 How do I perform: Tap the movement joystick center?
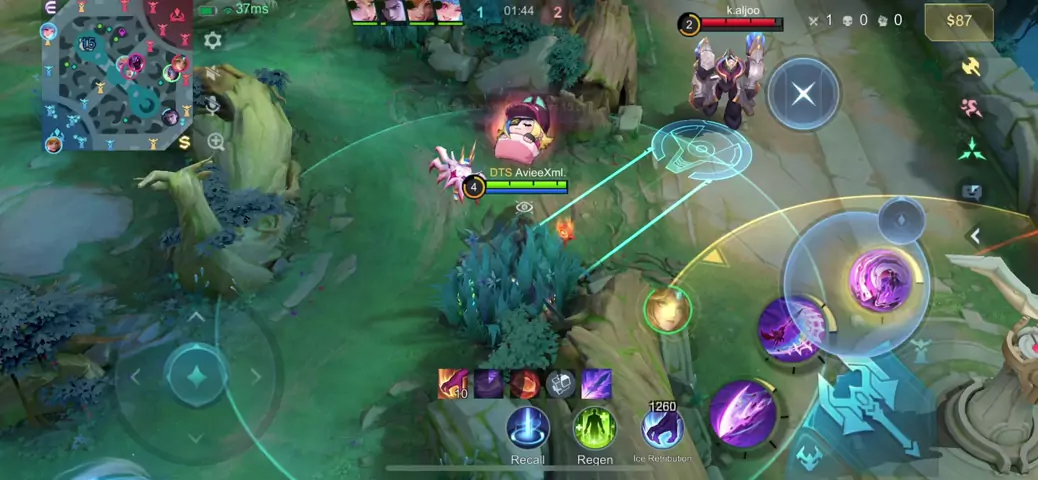click(x=196, y=377)
